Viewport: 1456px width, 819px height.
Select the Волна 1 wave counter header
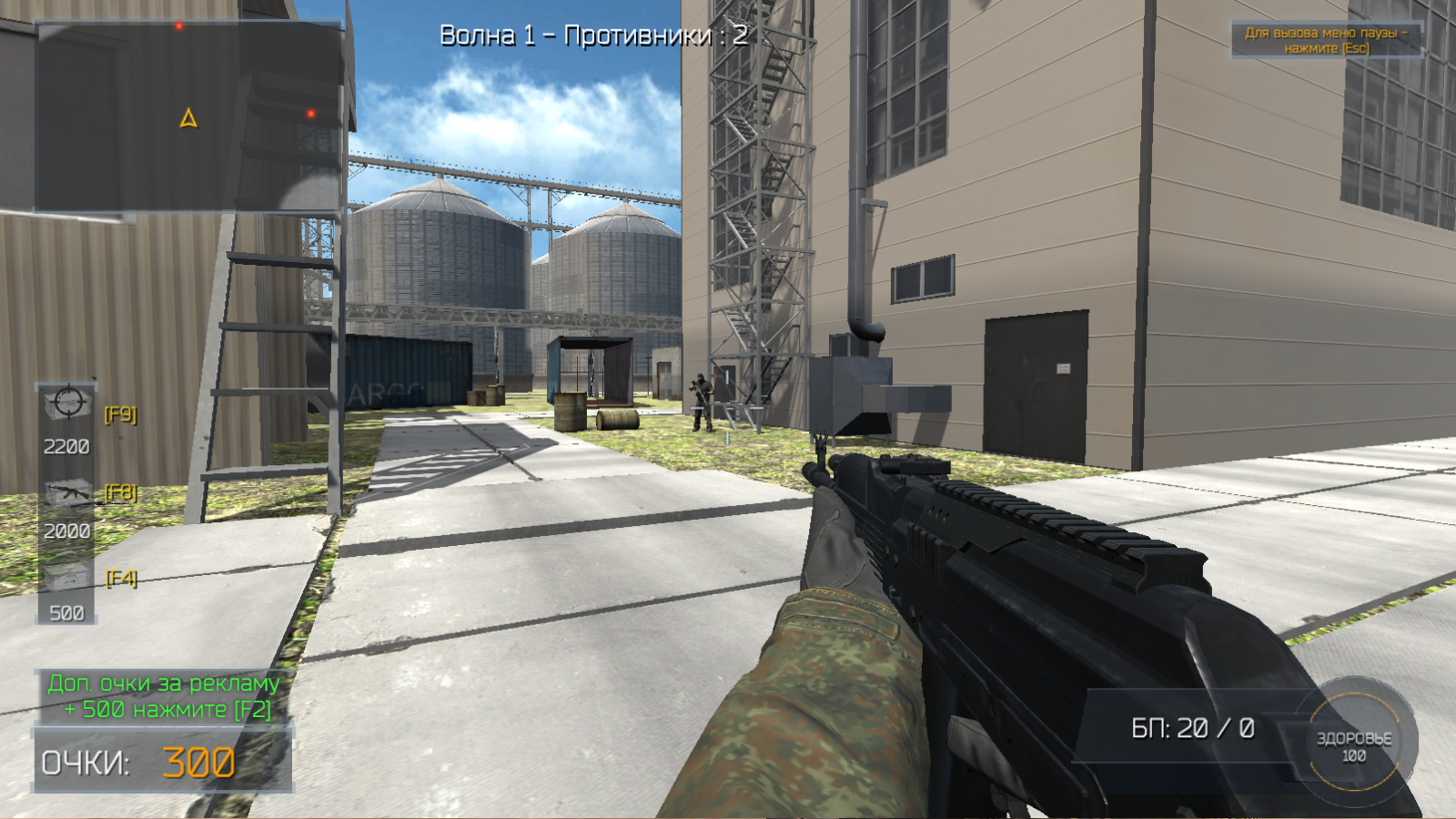click(x=593, y=36)
